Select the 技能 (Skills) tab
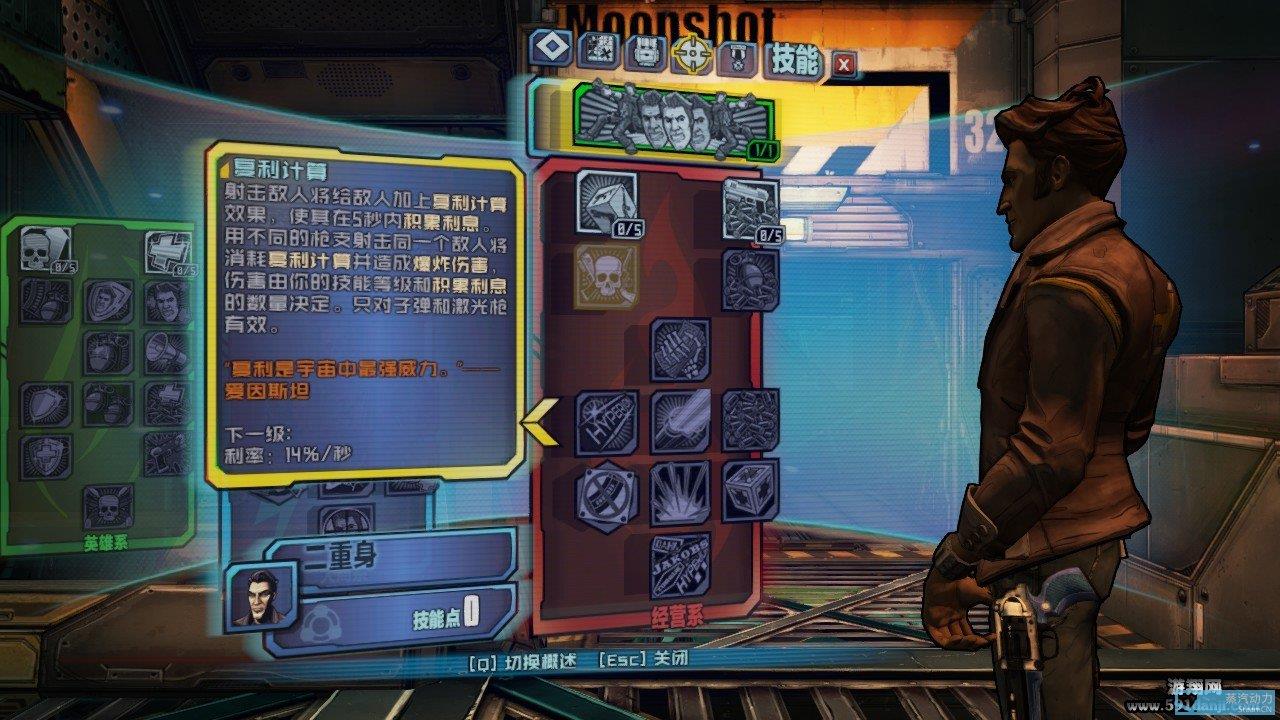1280x720 pixels. tap(795, 62)
